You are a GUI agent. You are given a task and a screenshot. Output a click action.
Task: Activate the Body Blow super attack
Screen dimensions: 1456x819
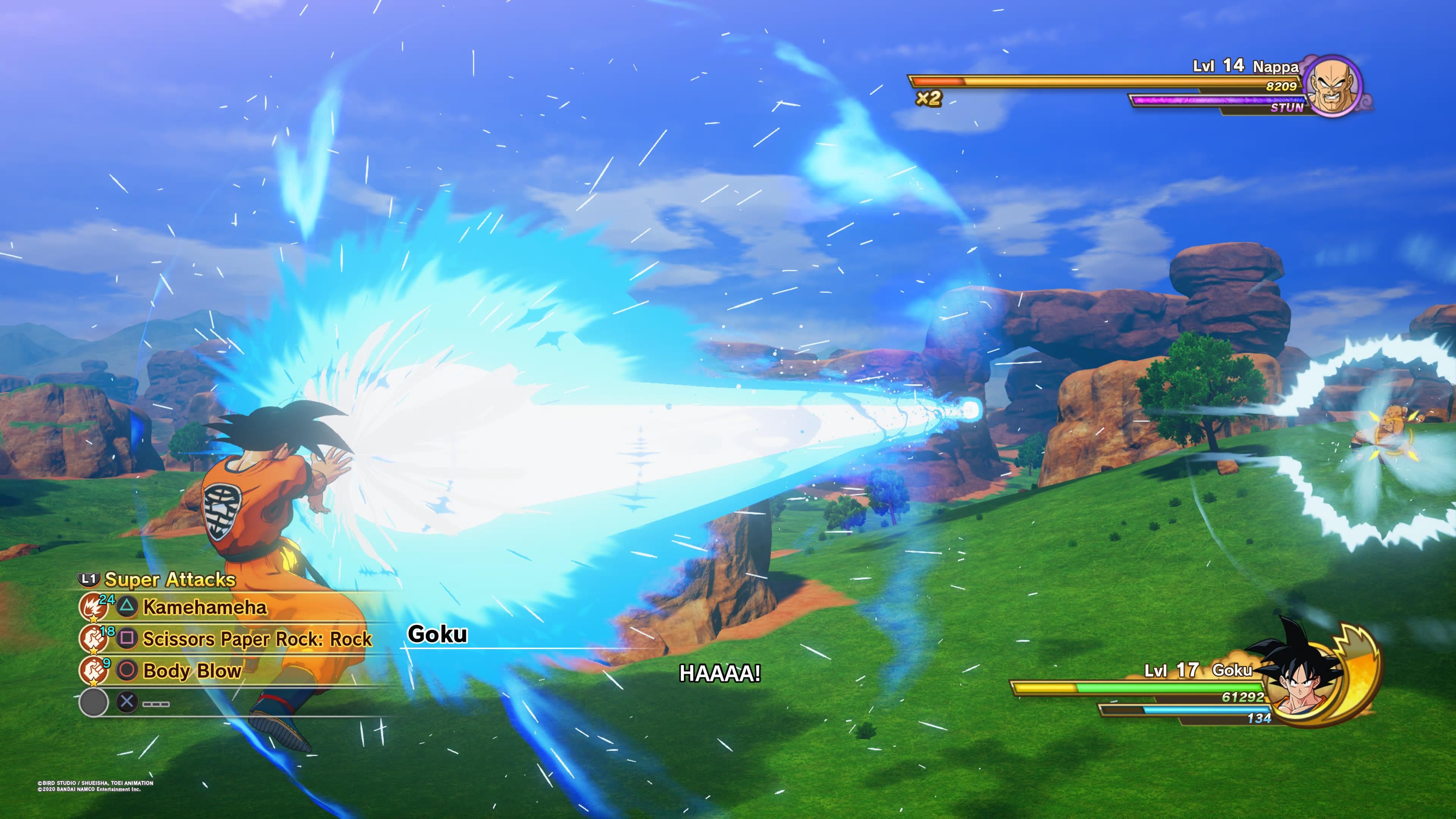(191, 671)
